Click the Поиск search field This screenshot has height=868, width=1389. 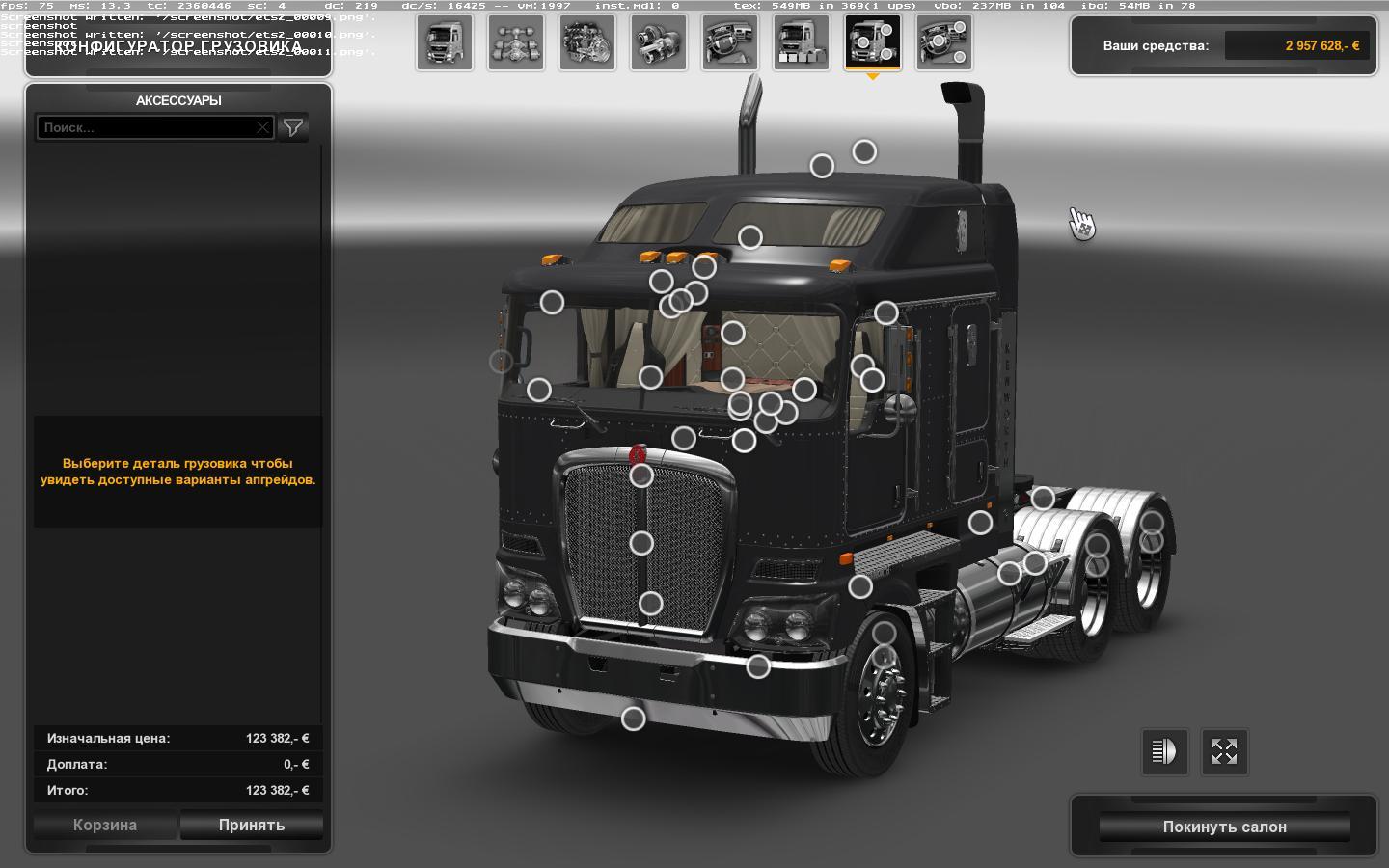(147, 127)
